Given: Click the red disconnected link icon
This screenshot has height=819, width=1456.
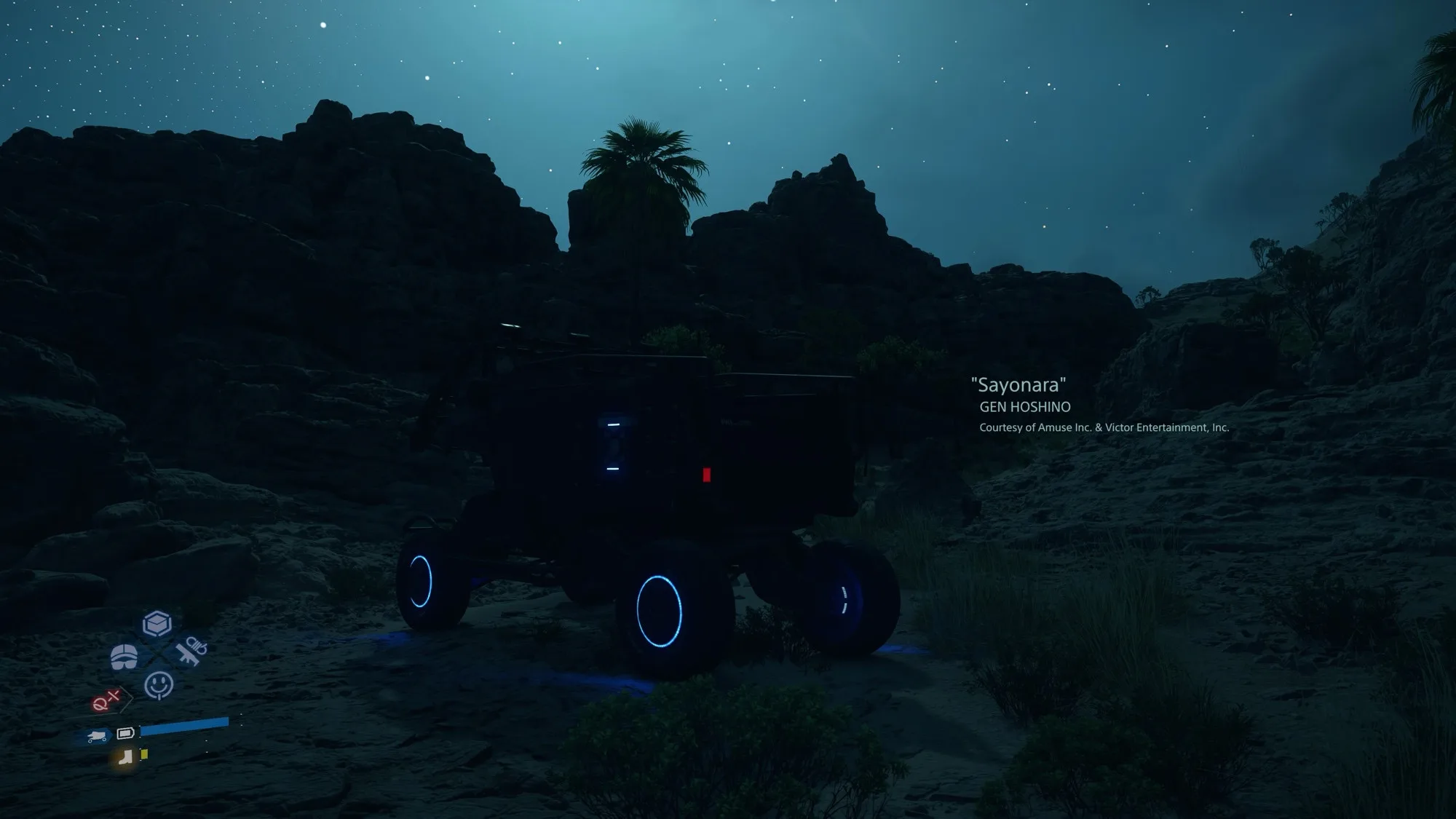Looking at the screenshot, I should coord(106,701).
